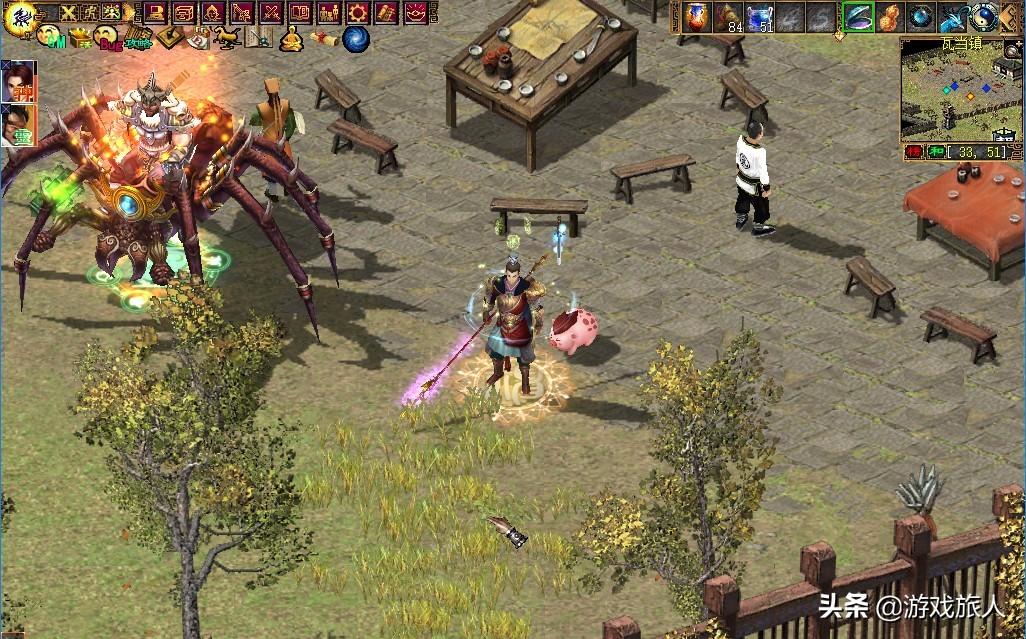Click the yin-yang emblem button
Screen dimensions: 1026x639
tap(985, 17)
